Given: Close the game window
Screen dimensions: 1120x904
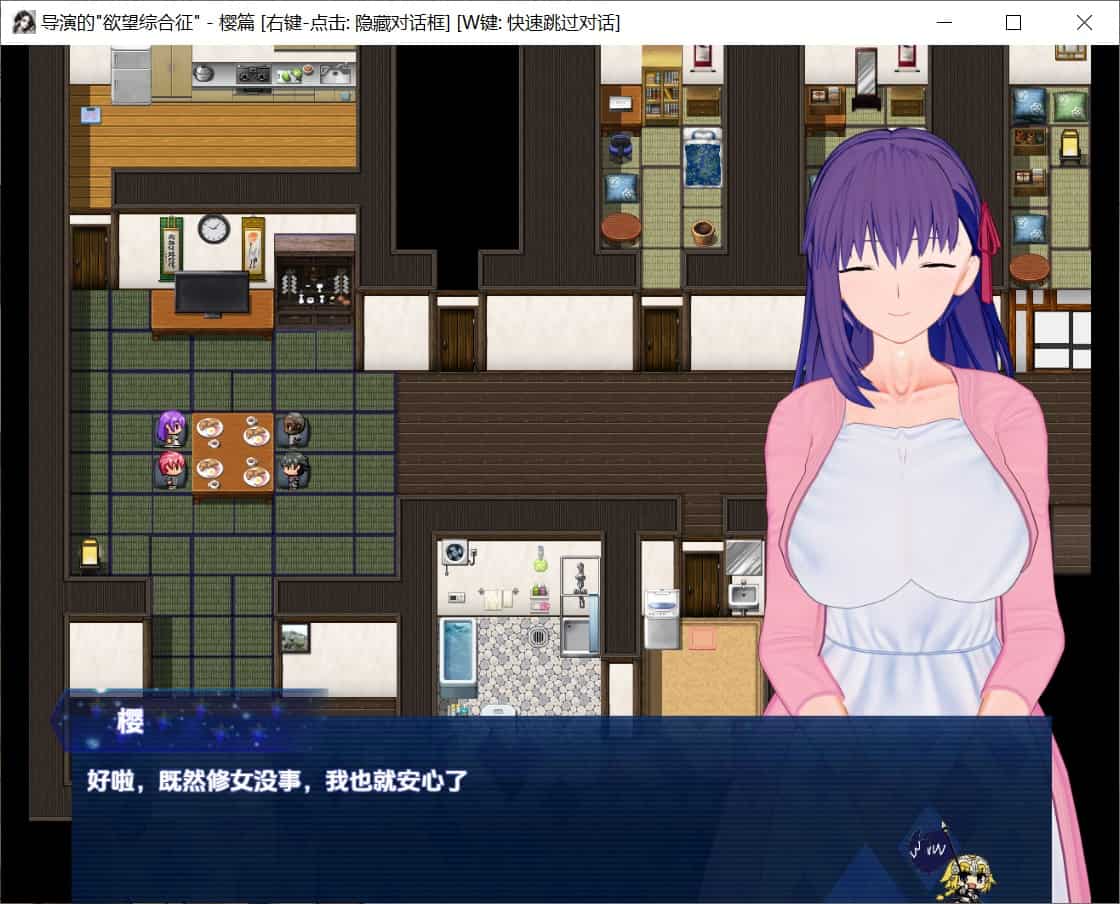Looking at the screenshot, I should pyautogui.click(x=1084, y=22).
